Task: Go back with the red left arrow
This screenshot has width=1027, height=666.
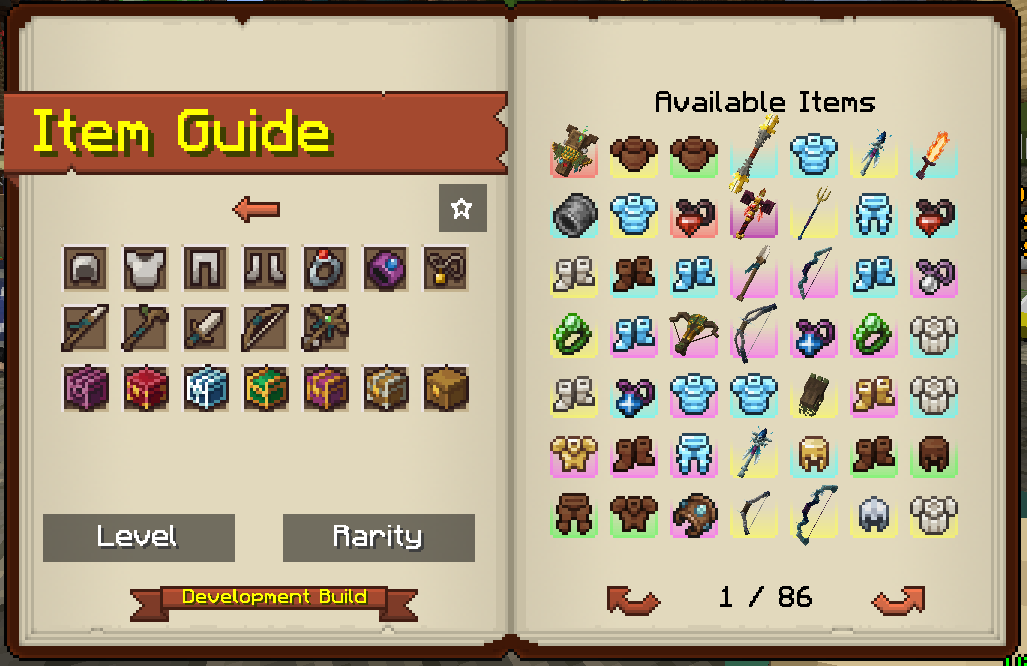Action: [256, 209]
